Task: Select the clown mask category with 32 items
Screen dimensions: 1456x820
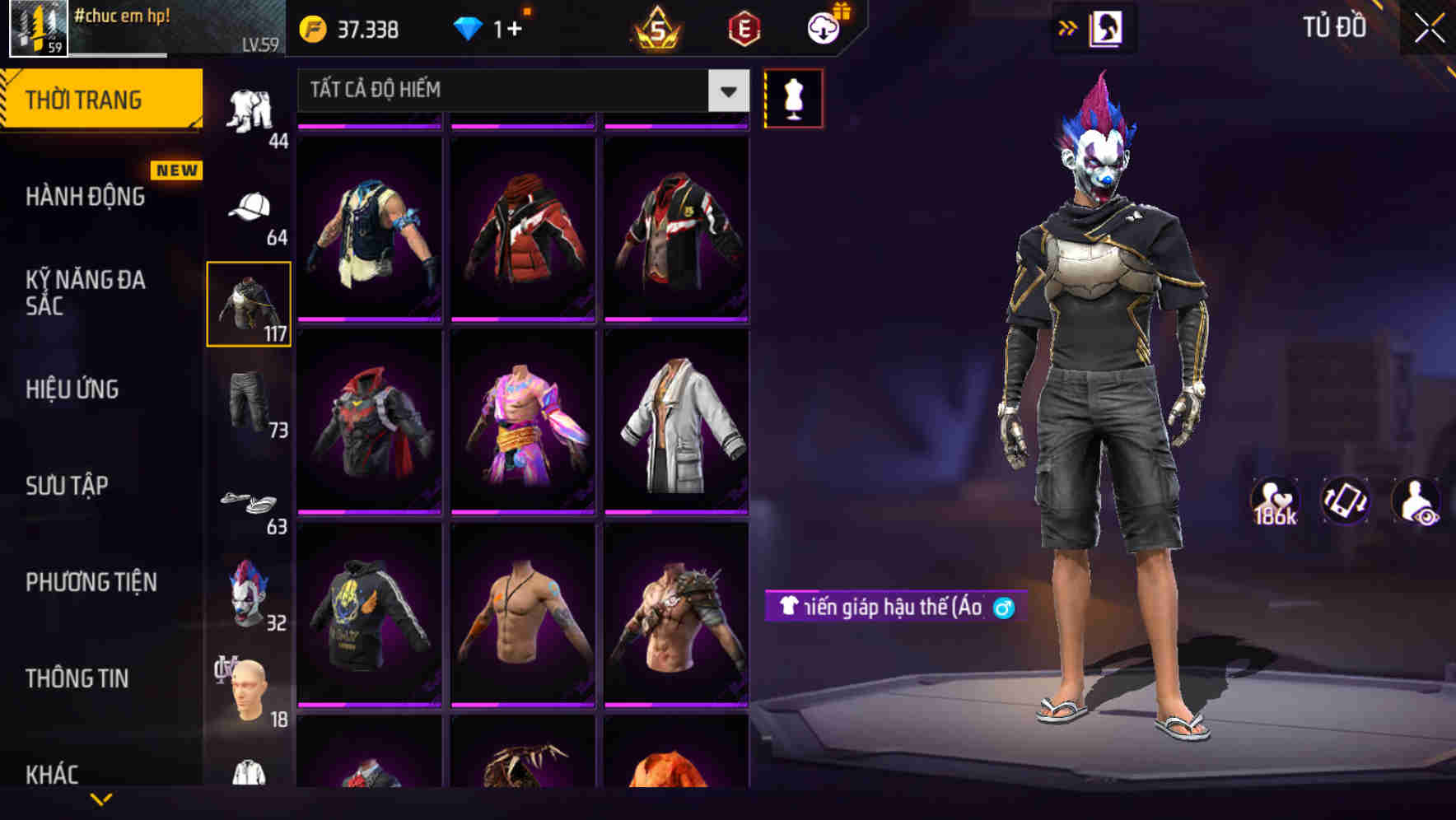Action: tap(247, 597)
